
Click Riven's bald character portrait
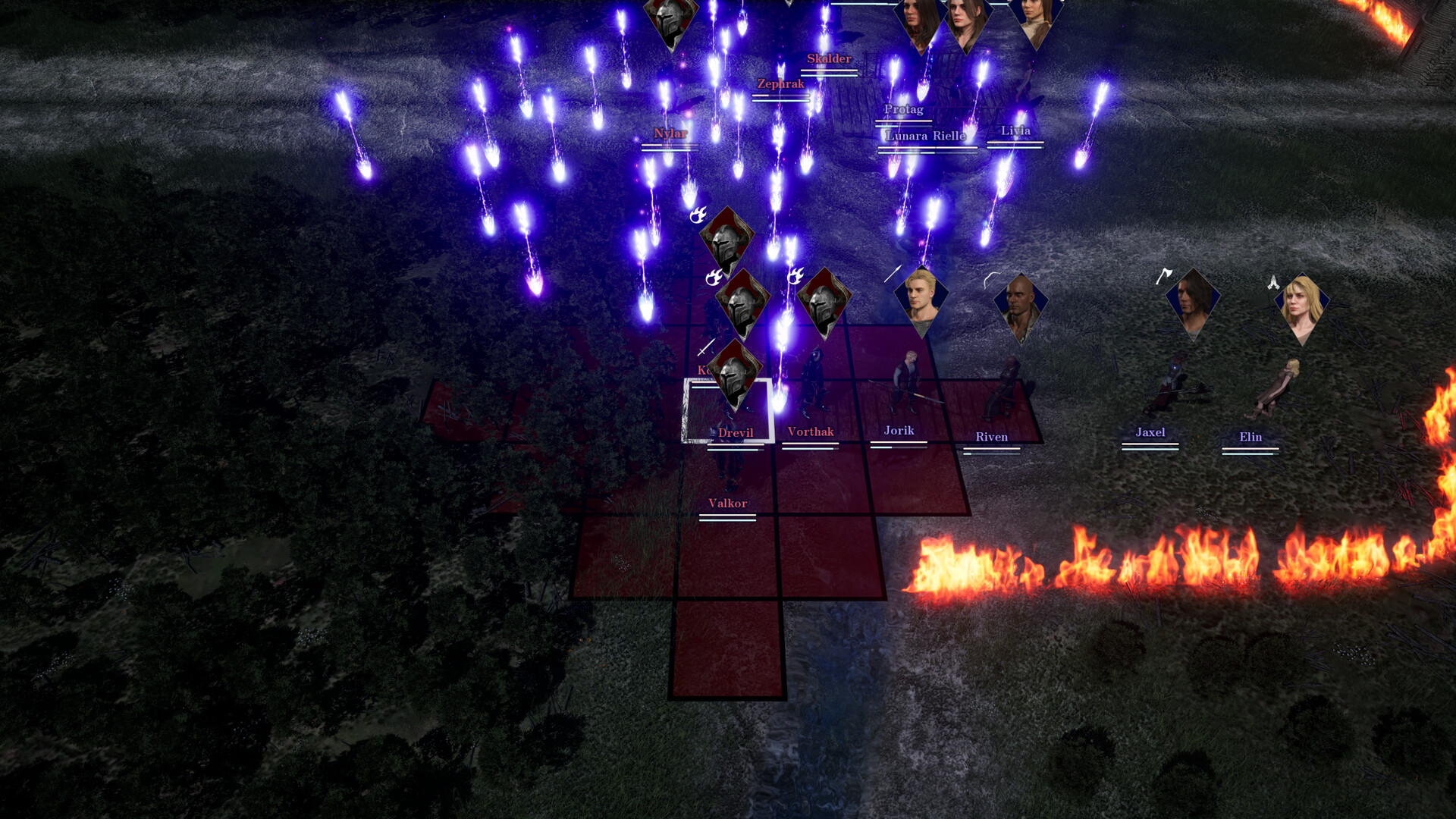click(1021, 306)
